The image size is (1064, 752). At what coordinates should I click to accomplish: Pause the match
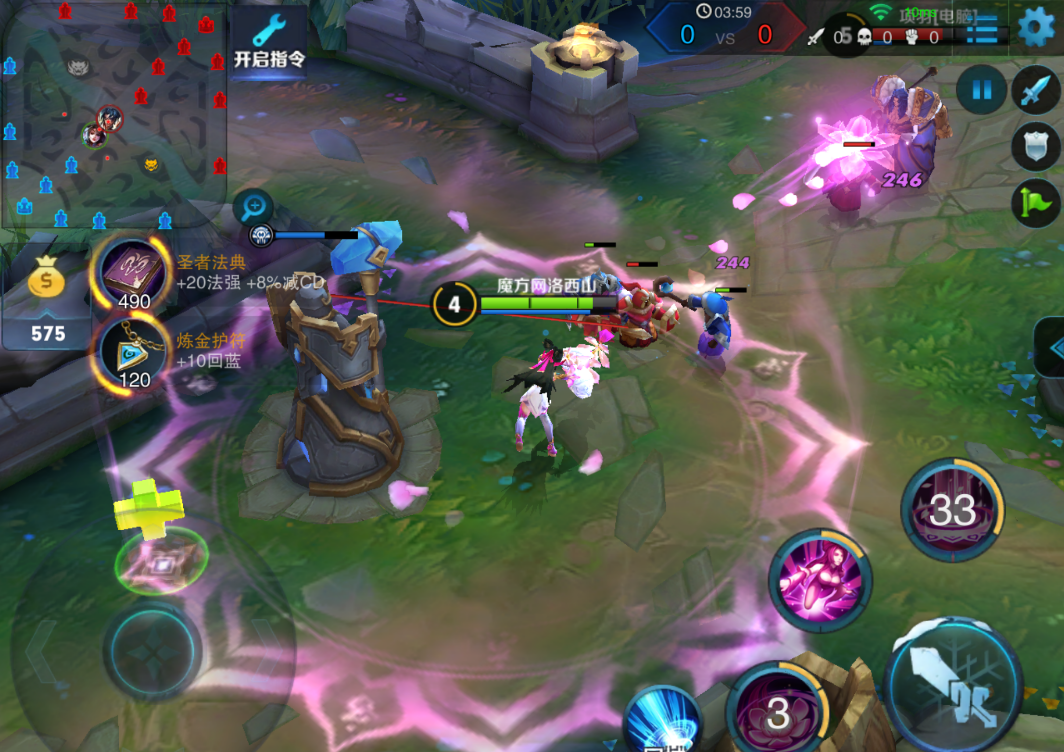pos(981,91)
